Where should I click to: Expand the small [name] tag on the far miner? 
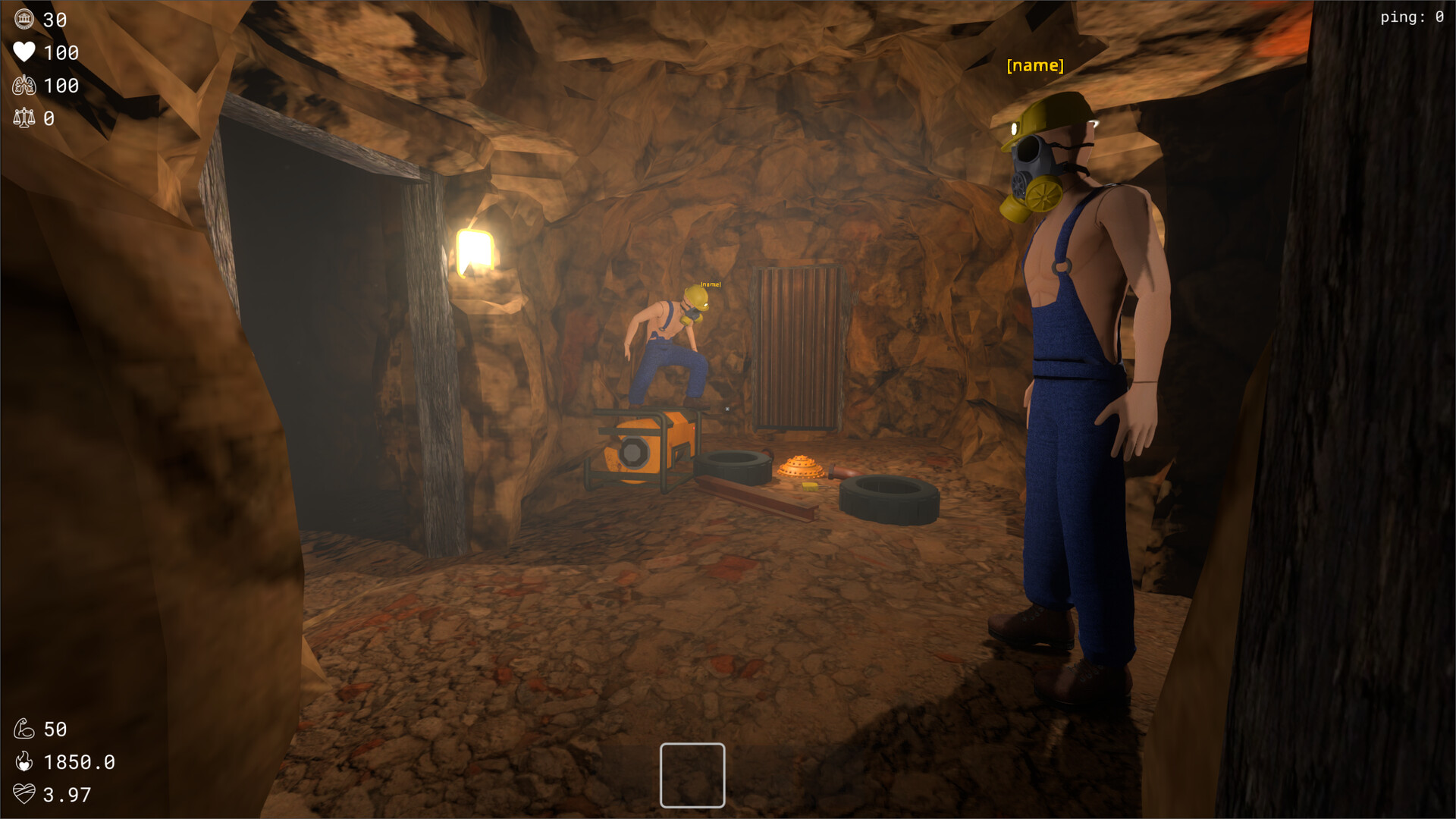coord(710,284)
